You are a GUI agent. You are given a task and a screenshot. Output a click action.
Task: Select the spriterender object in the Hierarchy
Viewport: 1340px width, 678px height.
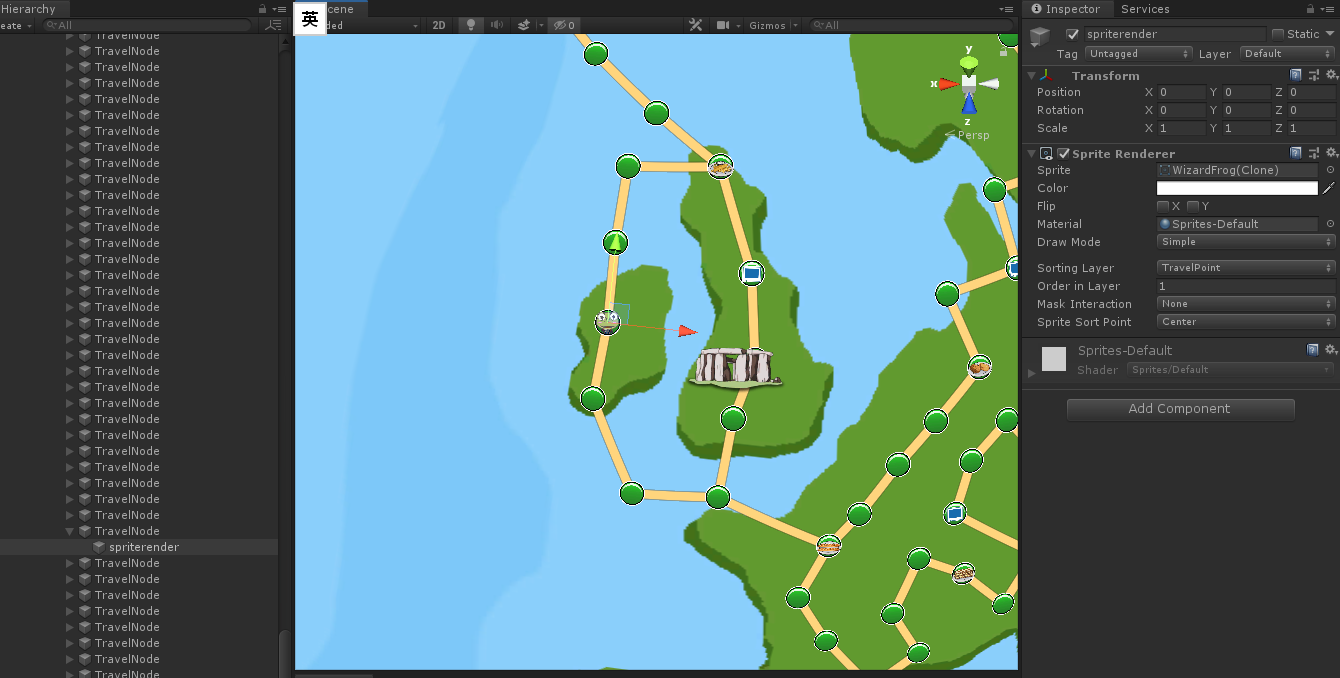144,547
